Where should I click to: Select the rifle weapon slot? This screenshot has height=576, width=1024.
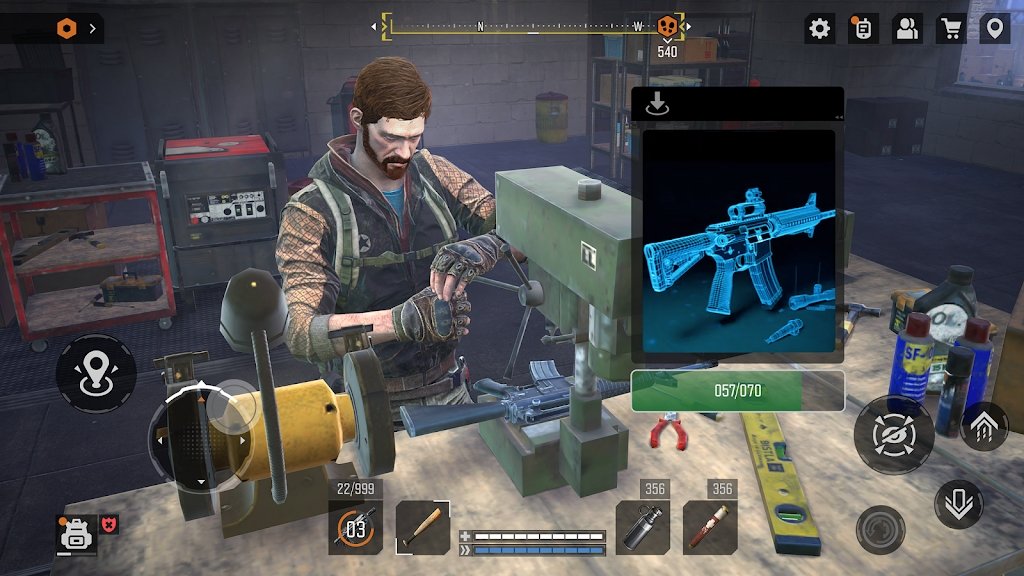(x=355, y=527)
